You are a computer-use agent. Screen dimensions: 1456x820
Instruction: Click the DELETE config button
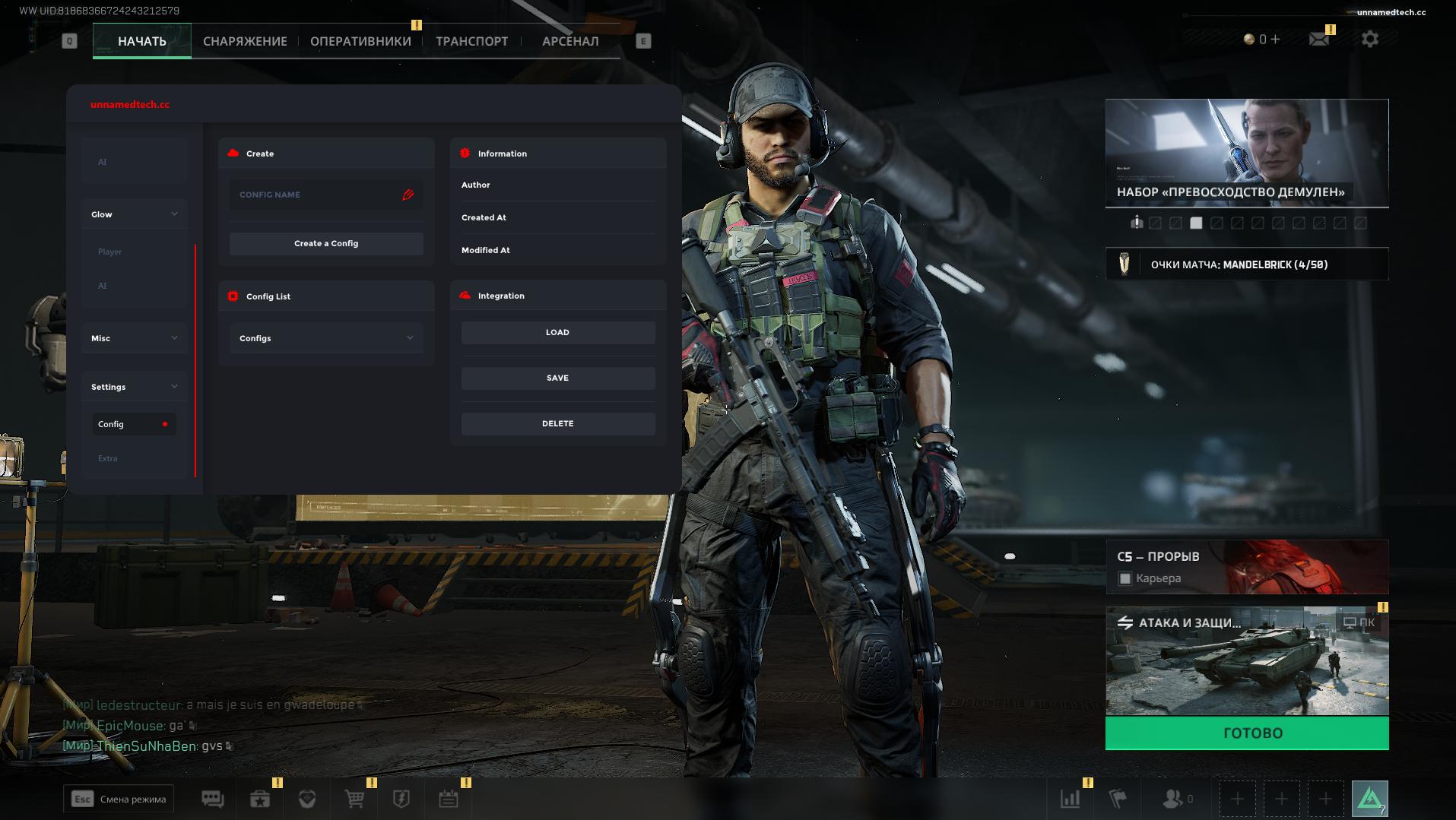click(x=557, y=423)
